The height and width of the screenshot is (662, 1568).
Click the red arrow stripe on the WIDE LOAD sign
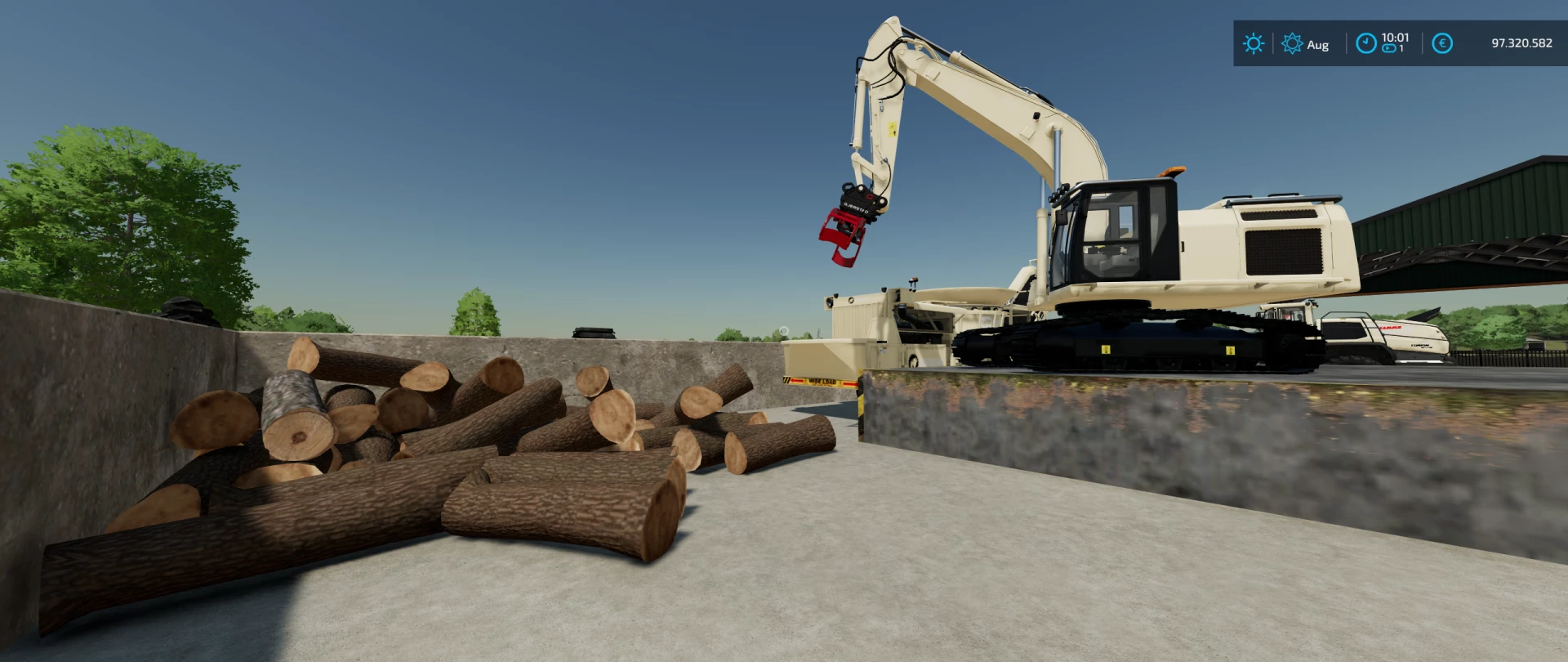(x=797, y=381)
